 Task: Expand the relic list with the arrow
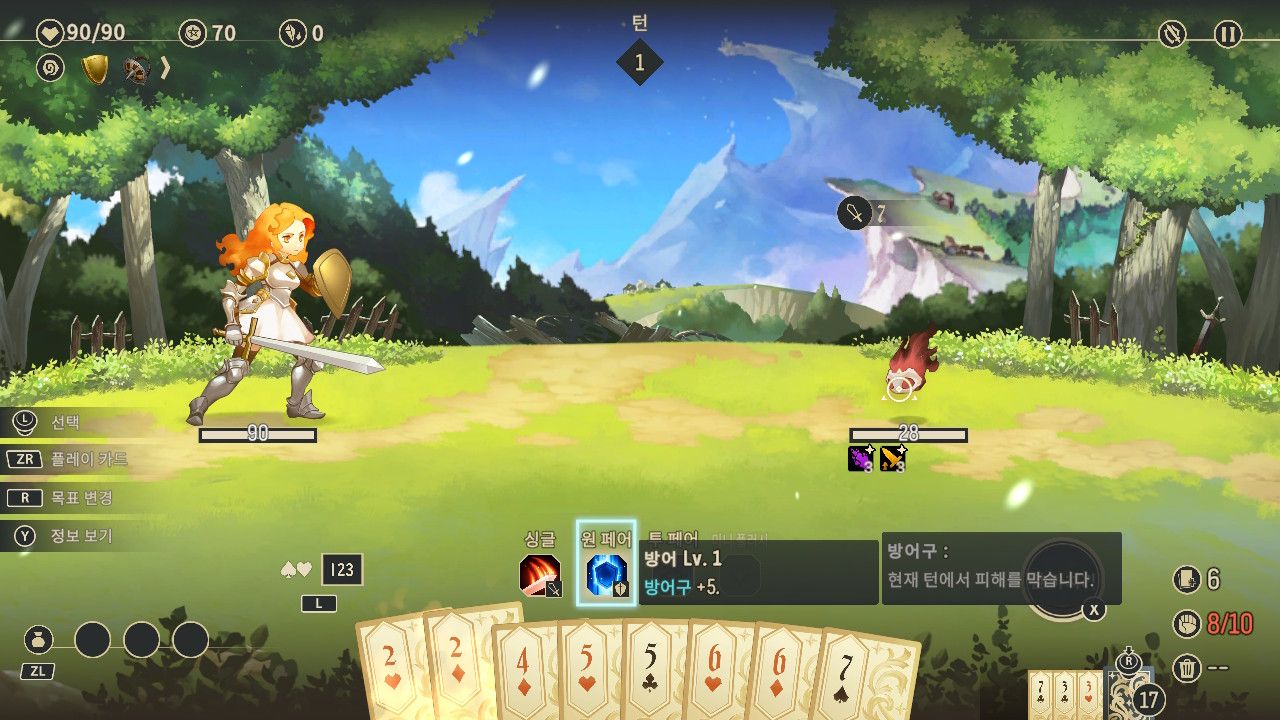pyautogui.click(x=165, y=68)
